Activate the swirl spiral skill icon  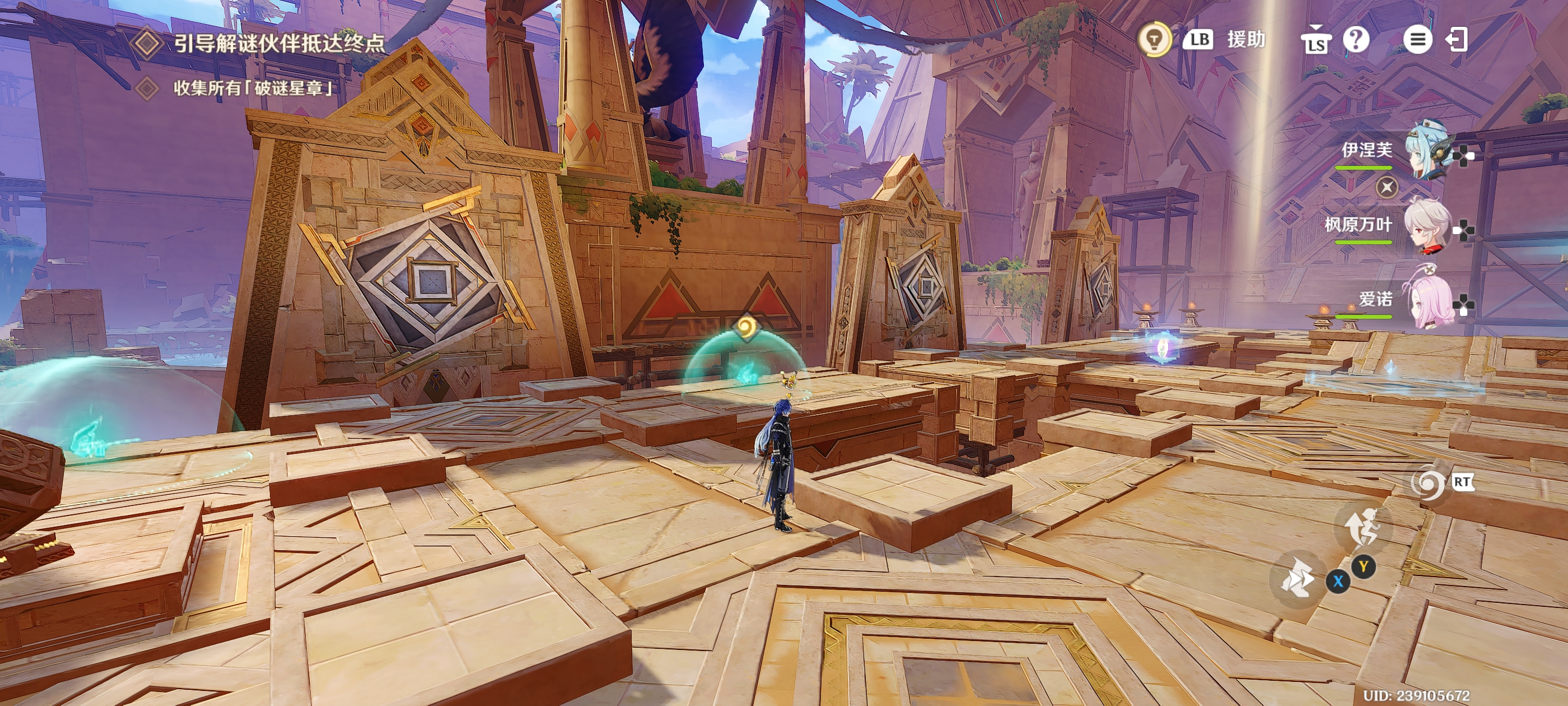(1427, 484)
